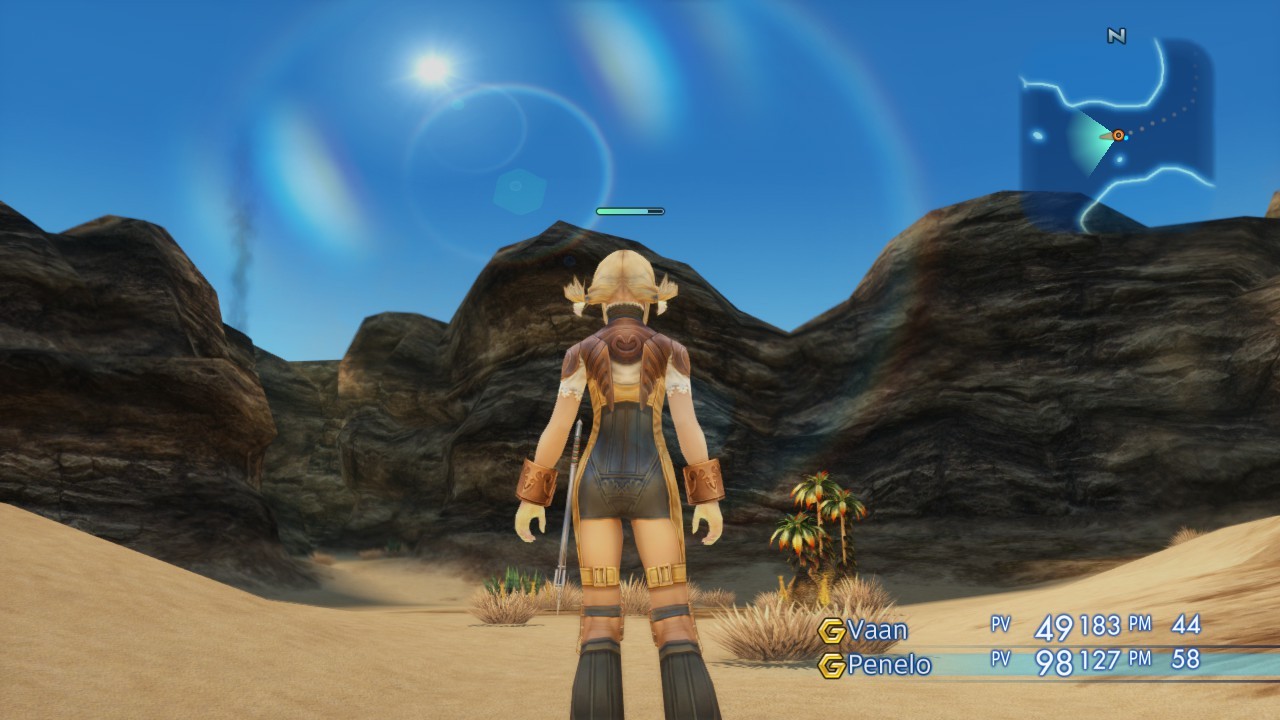Select Penelo in the party list
The width and height of the screenshot is (1280, 720).
(888, 665)
